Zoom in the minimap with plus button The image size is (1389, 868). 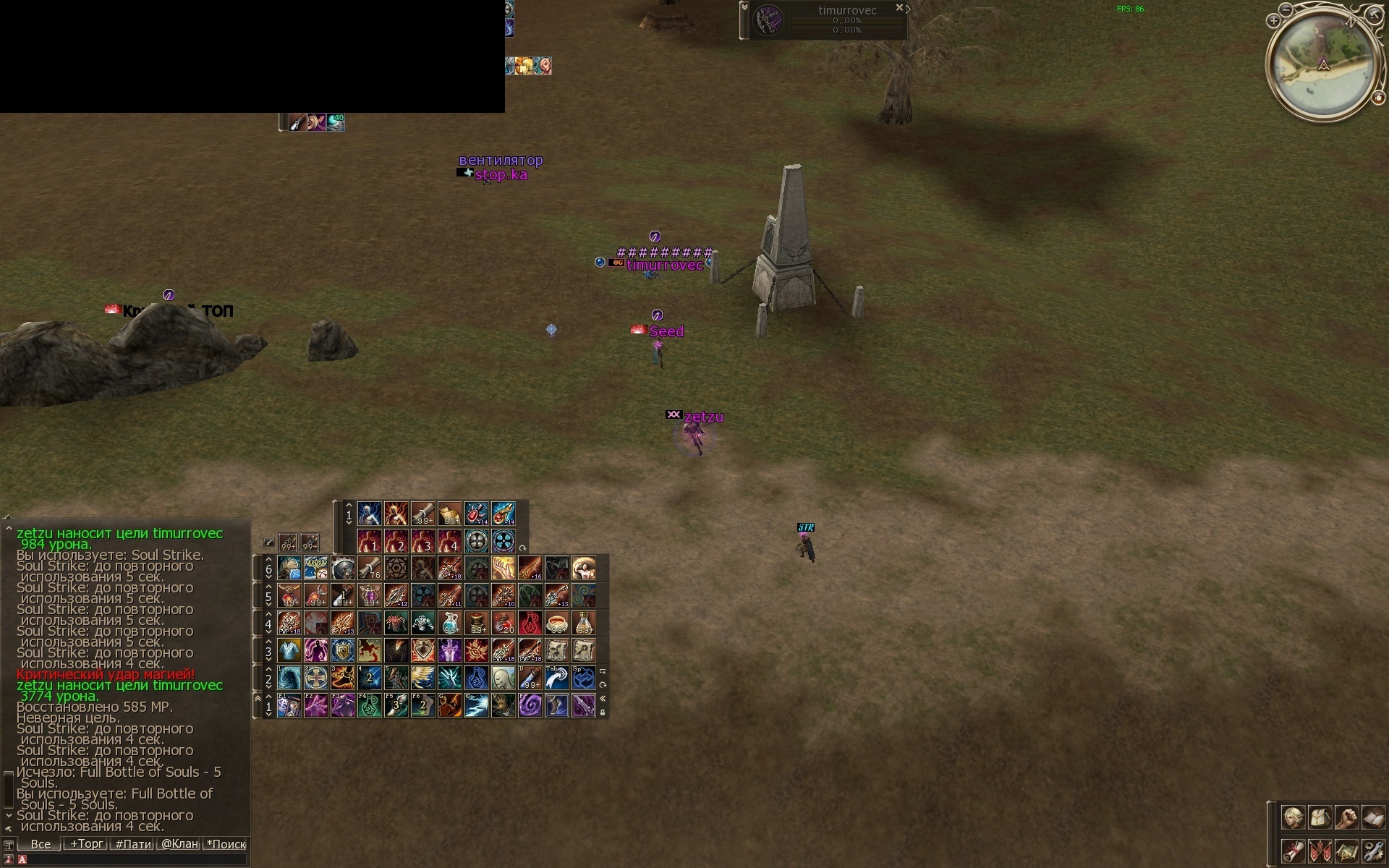(1273, 21)
